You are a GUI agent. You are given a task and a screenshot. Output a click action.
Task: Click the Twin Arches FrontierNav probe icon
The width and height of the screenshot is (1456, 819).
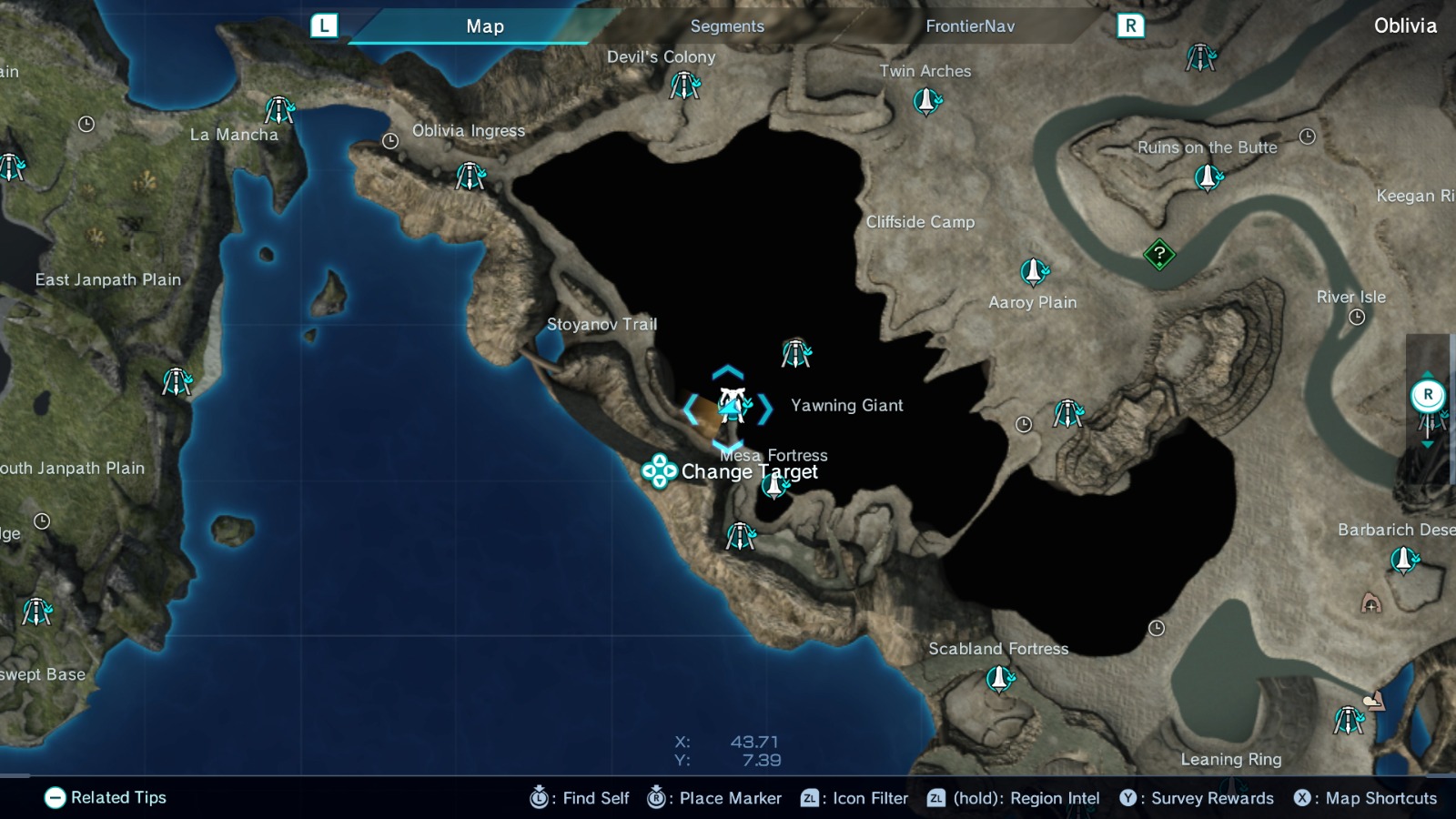pos(926,102)
